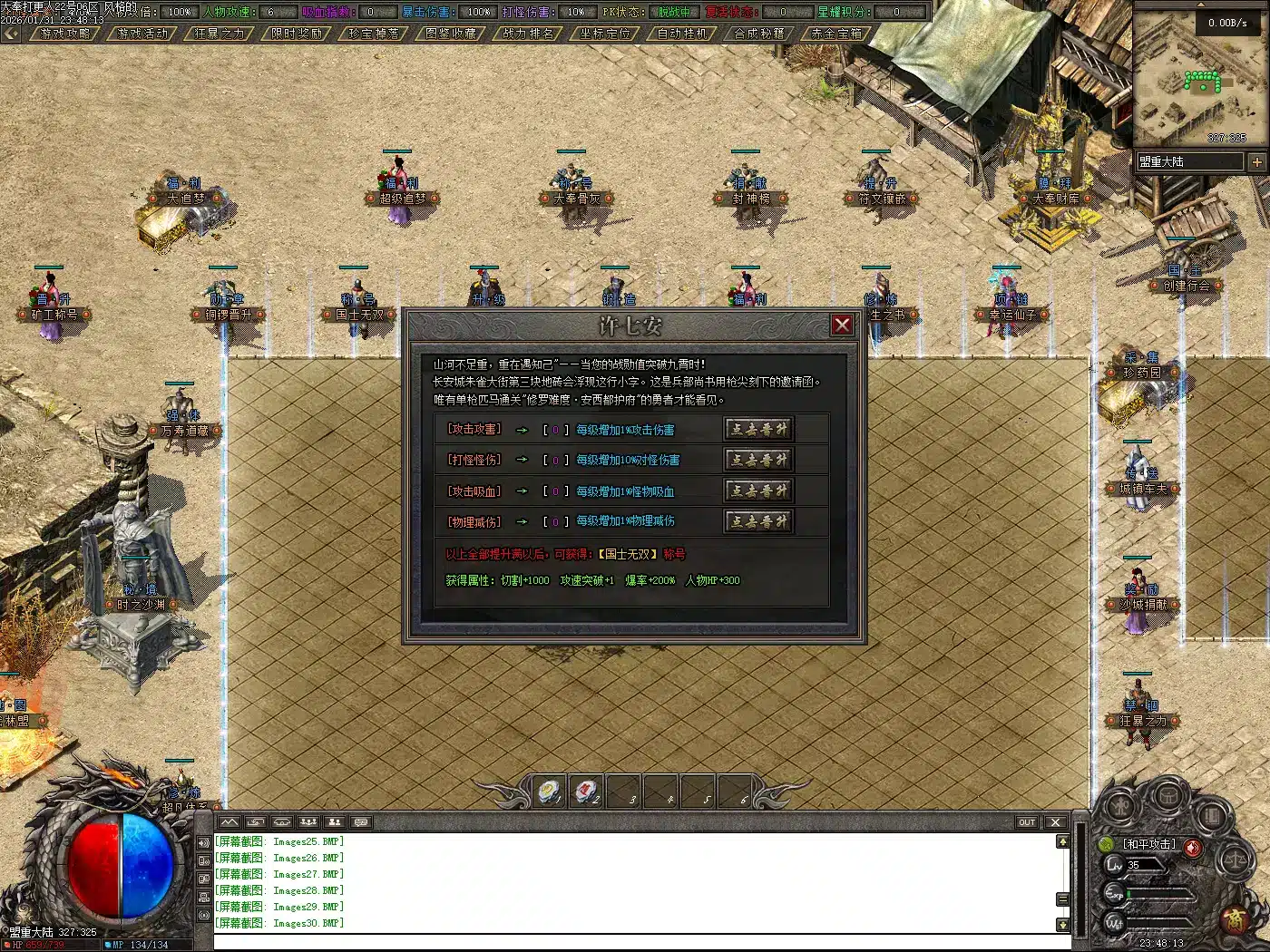Open the 游戏活动 events menu

(142, 34)
